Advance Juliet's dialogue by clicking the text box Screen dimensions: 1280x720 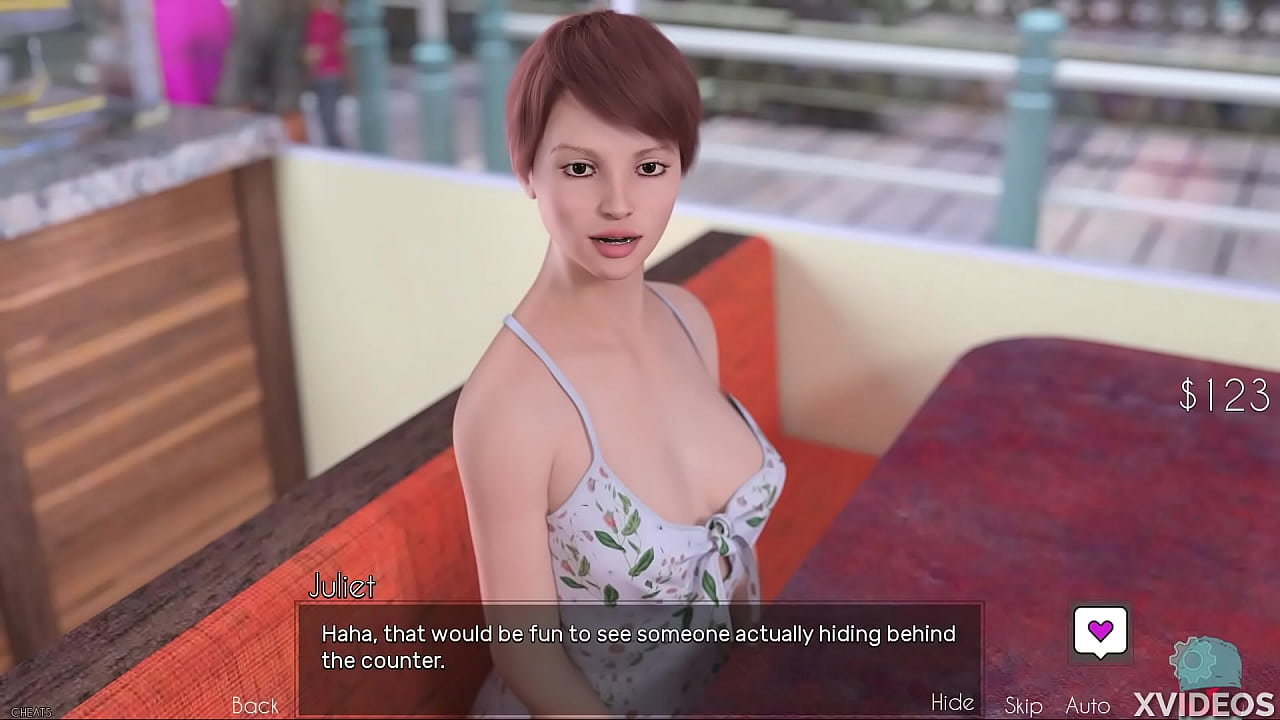pyautogui.click(x=638, y=647)
